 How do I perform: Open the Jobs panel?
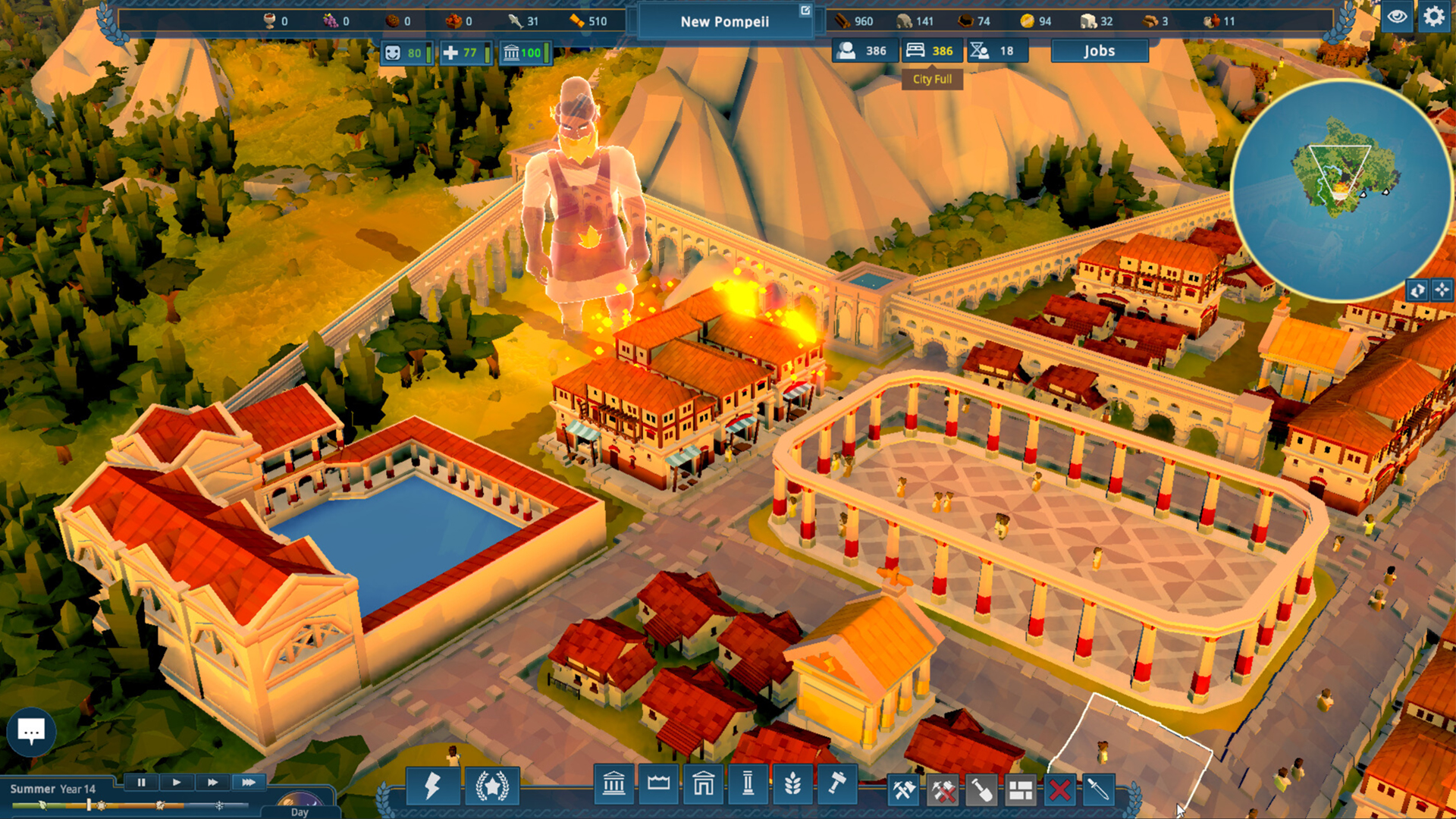pos(1099,50)
